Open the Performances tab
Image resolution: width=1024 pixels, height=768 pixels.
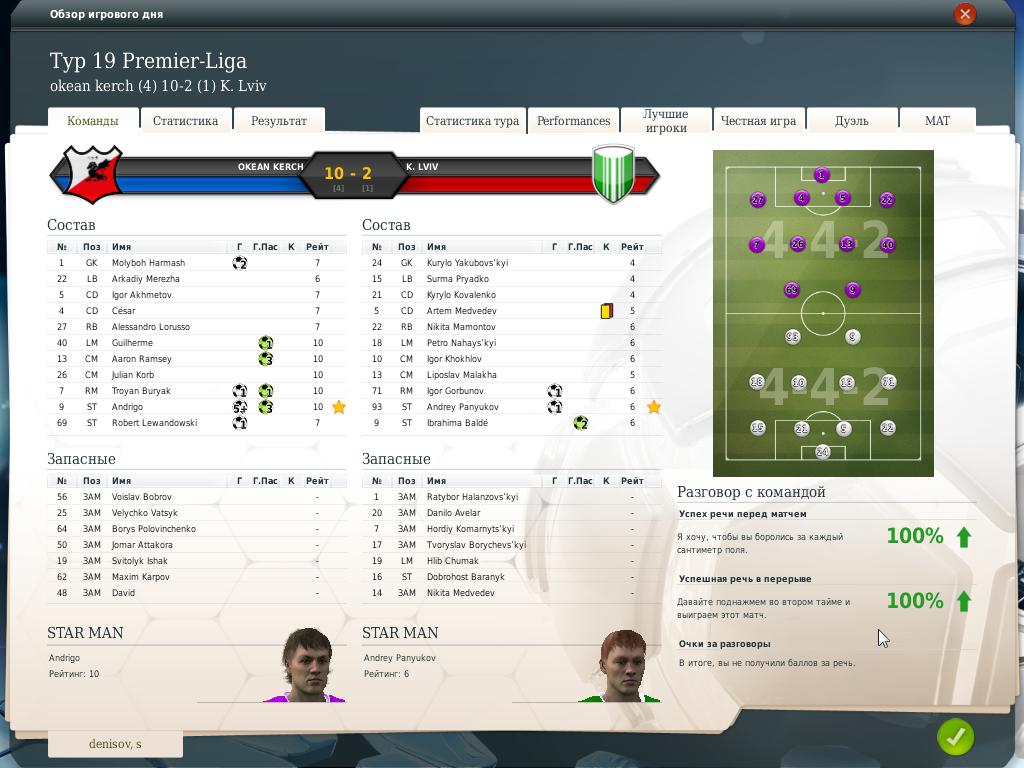(x=573, y=121)
